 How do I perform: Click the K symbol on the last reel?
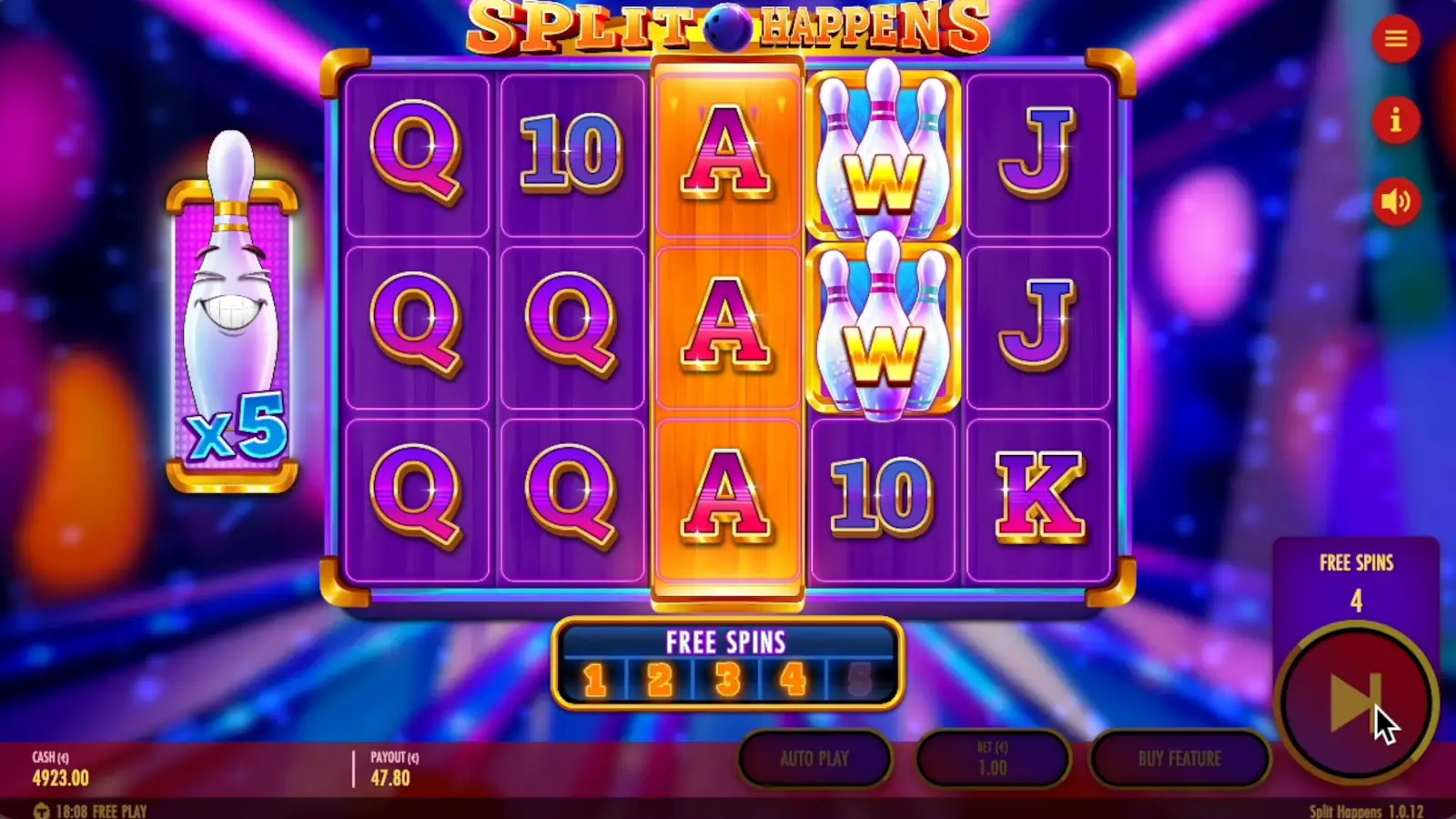click(x=1039, y=496)
